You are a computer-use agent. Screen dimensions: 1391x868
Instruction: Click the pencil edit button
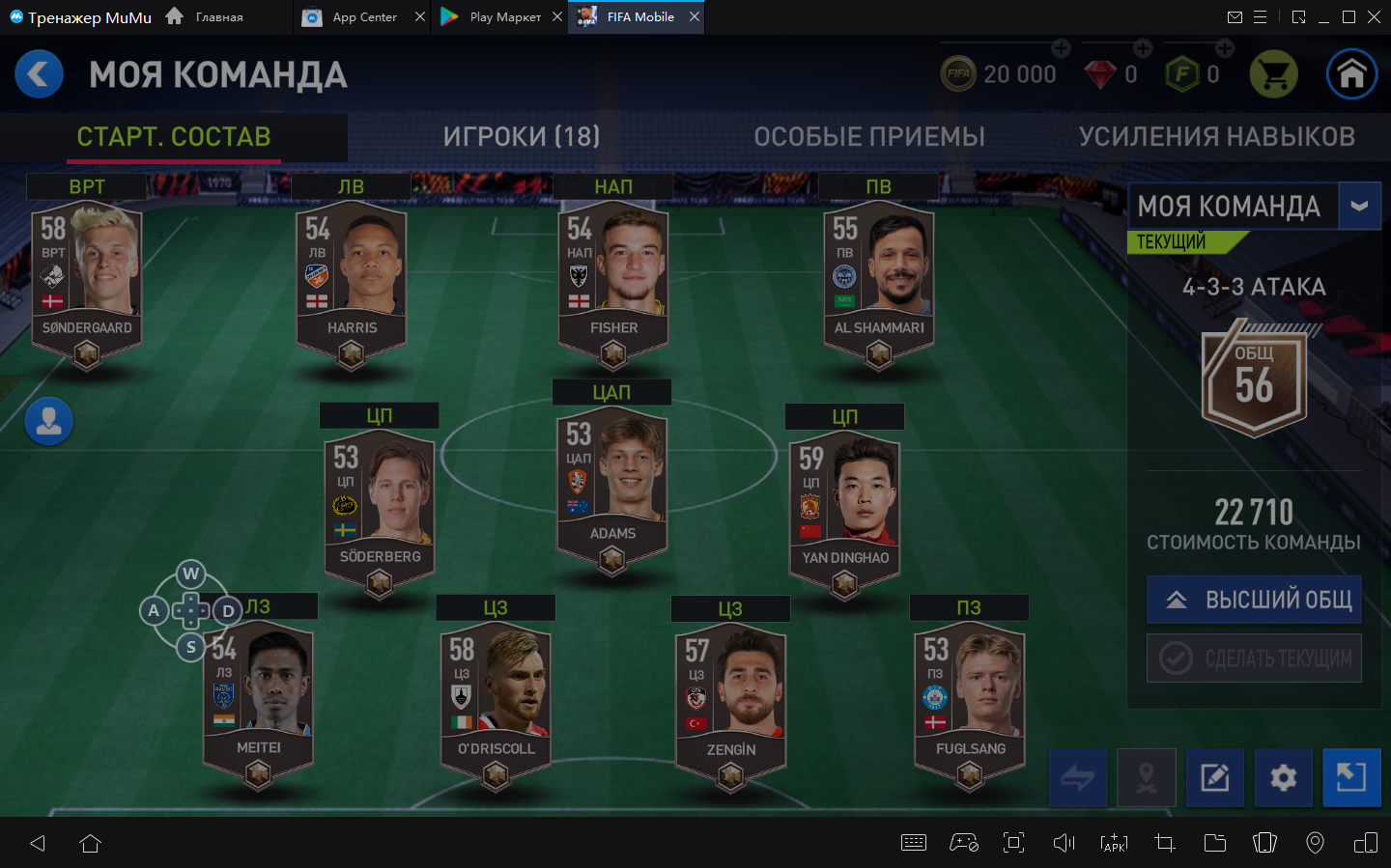tap(1214, 777)
